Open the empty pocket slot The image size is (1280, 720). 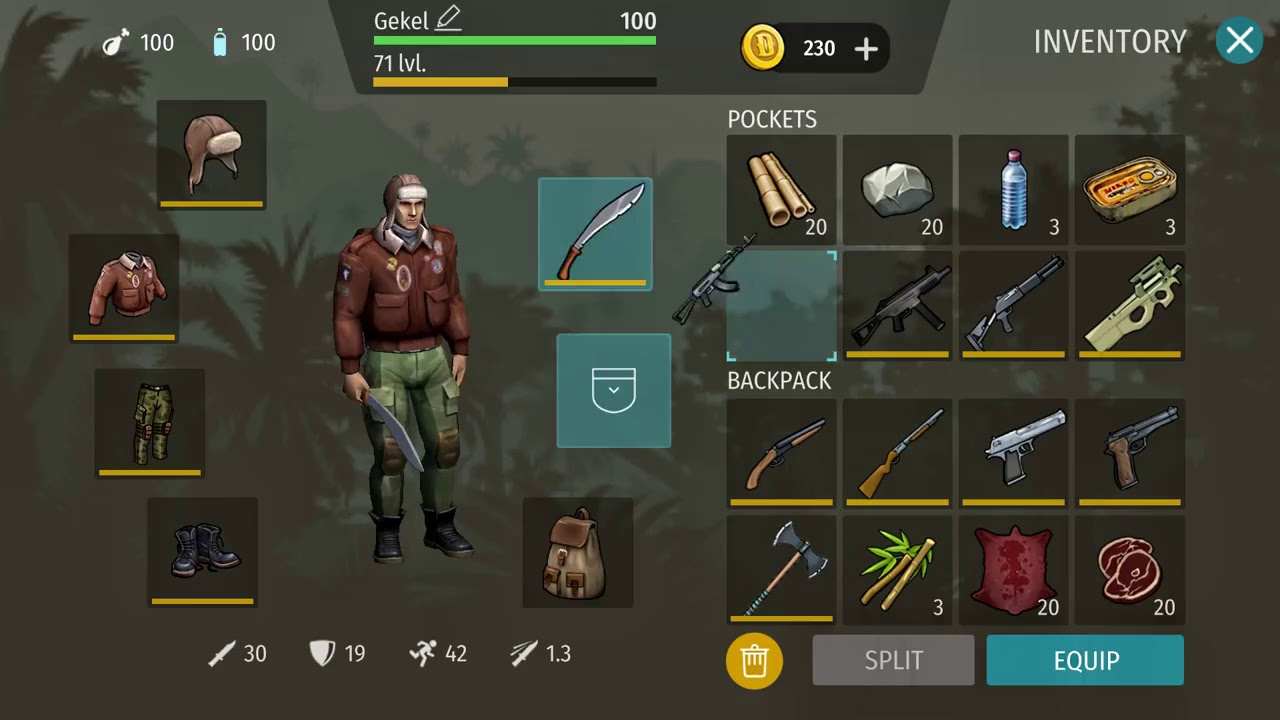point(613,390)
